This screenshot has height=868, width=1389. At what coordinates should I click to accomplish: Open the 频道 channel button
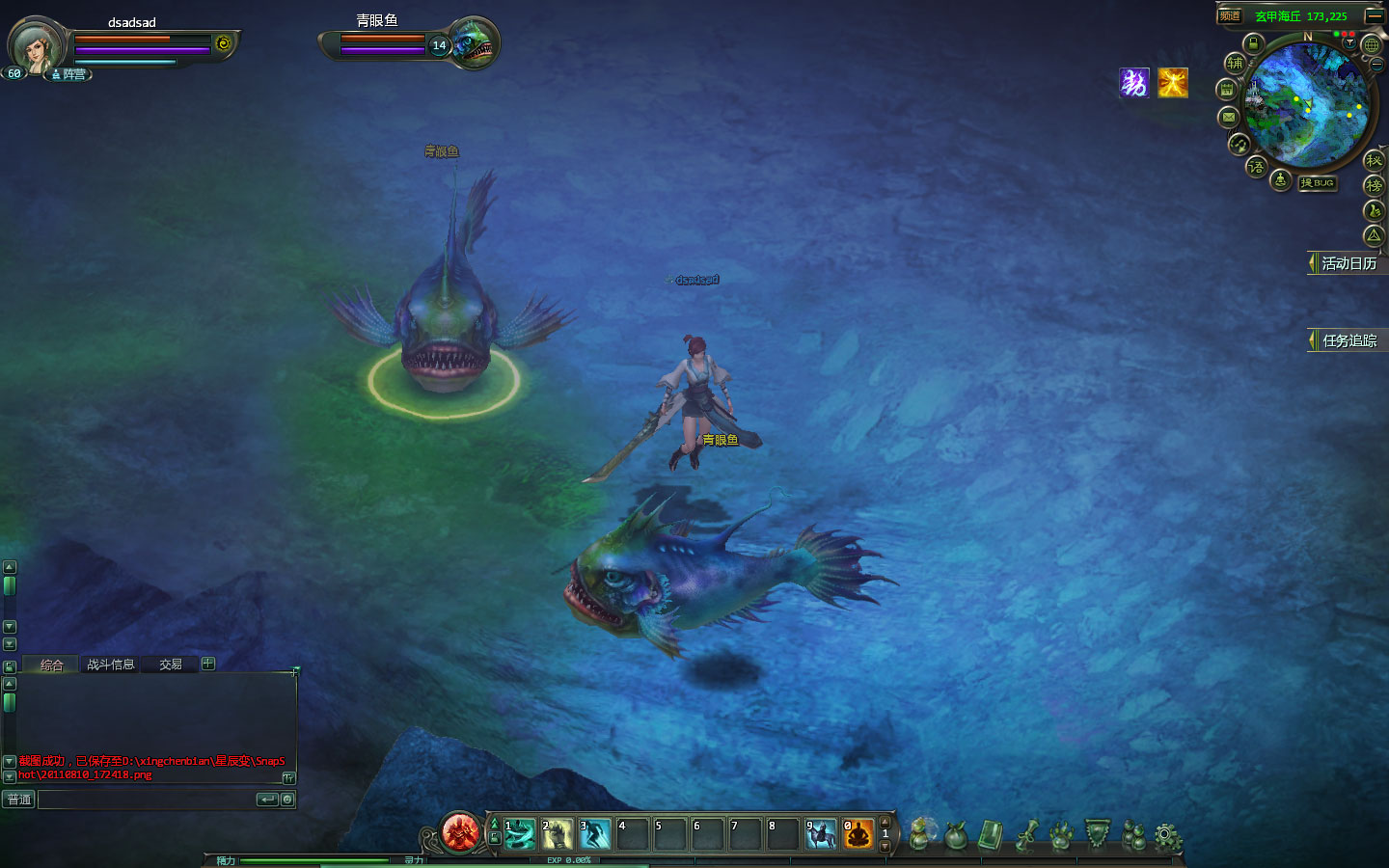(x=1230, y=16)
